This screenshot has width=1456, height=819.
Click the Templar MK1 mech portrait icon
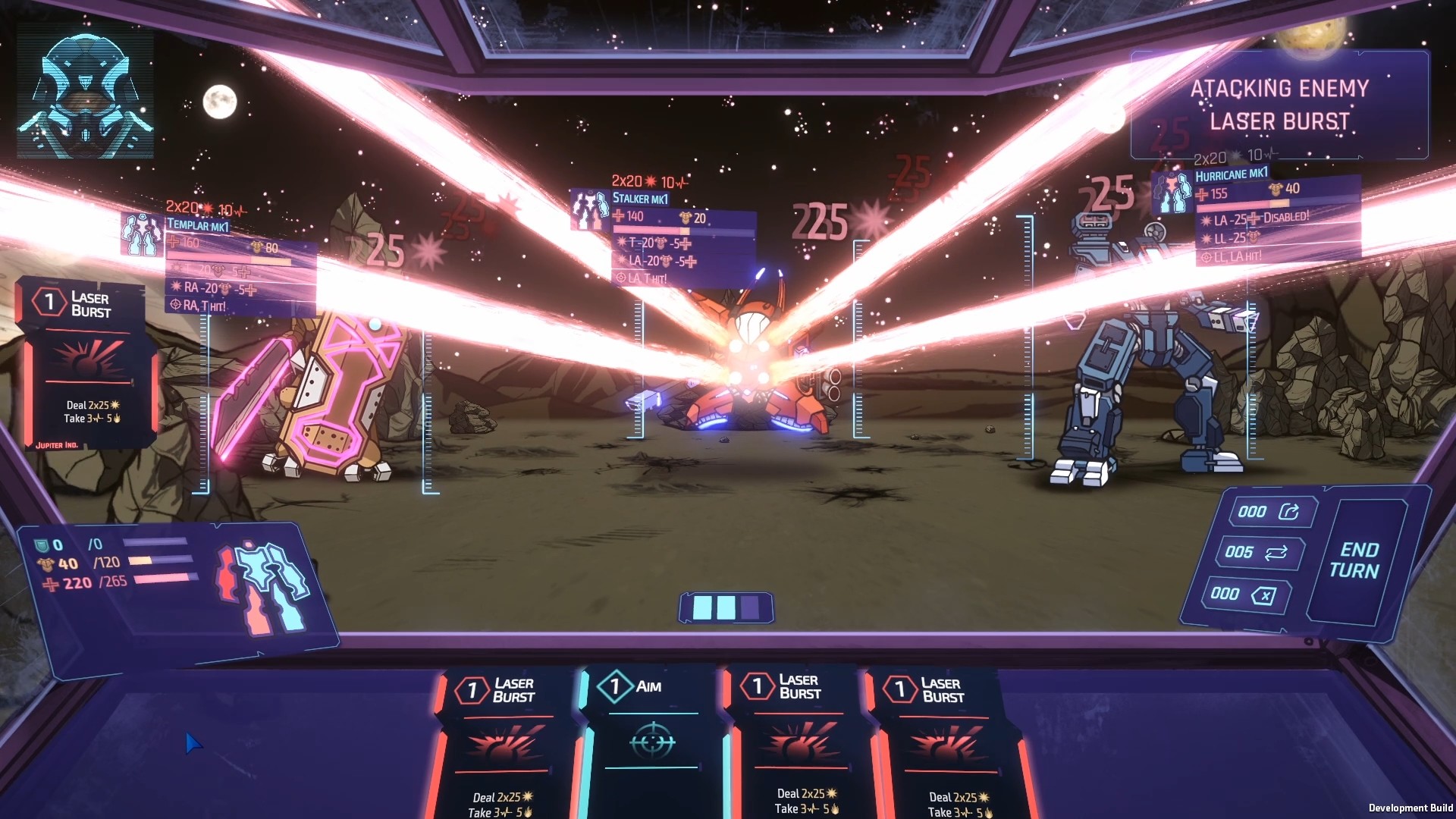click(141, 237)
